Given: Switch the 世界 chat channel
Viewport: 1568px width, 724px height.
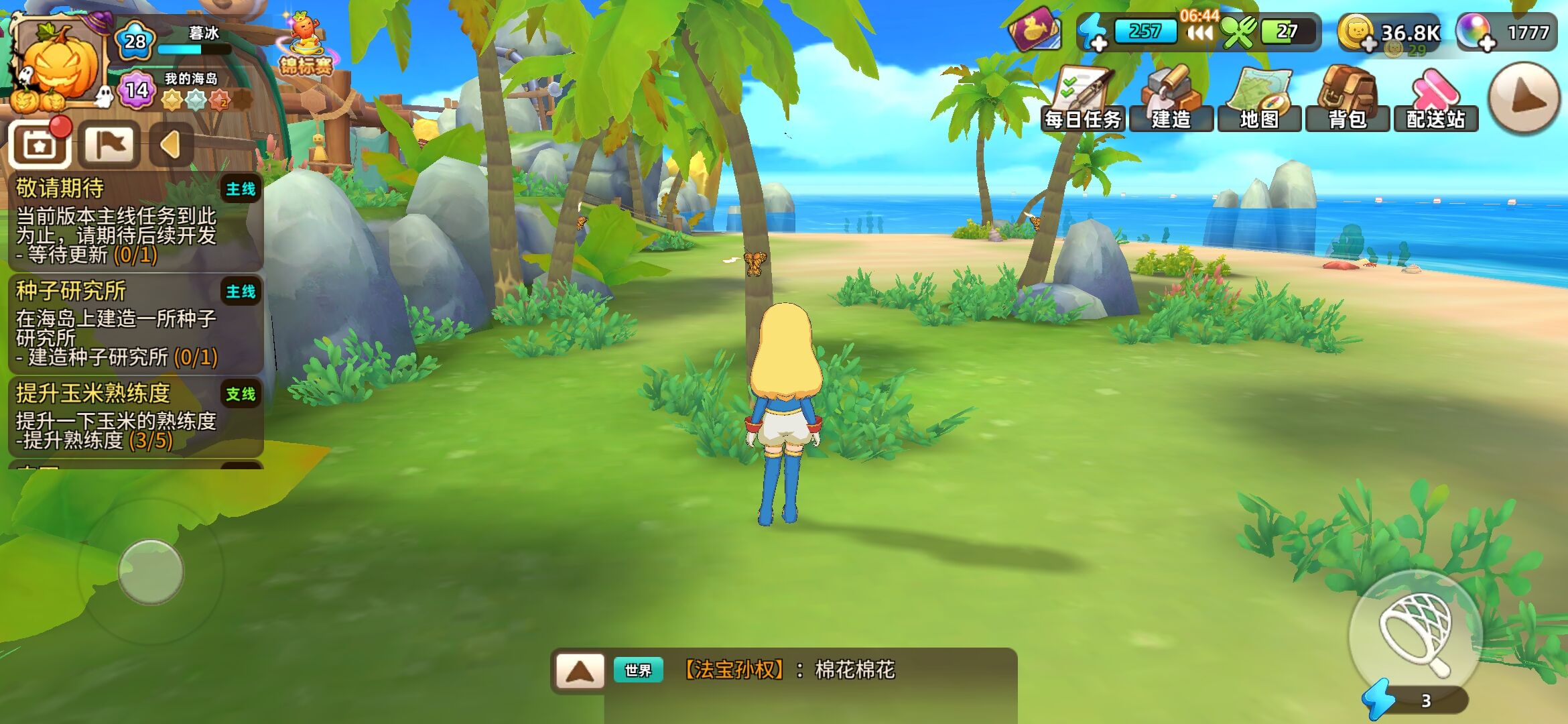Looking at the screenshot, I should click(638, 670).
